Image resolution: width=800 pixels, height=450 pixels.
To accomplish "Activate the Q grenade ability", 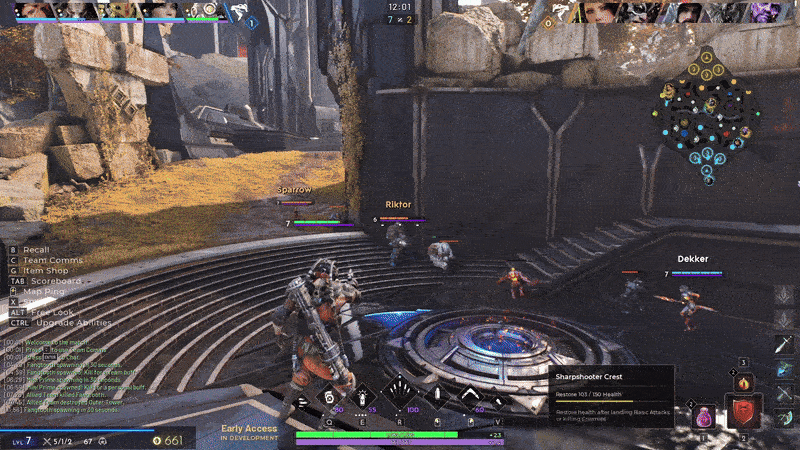I will click(x=329, y=397).
